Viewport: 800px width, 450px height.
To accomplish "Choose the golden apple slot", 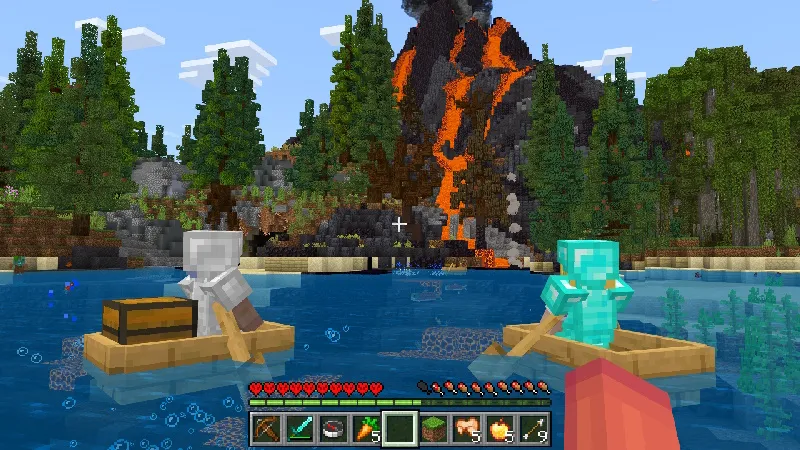I will point(499,429).
